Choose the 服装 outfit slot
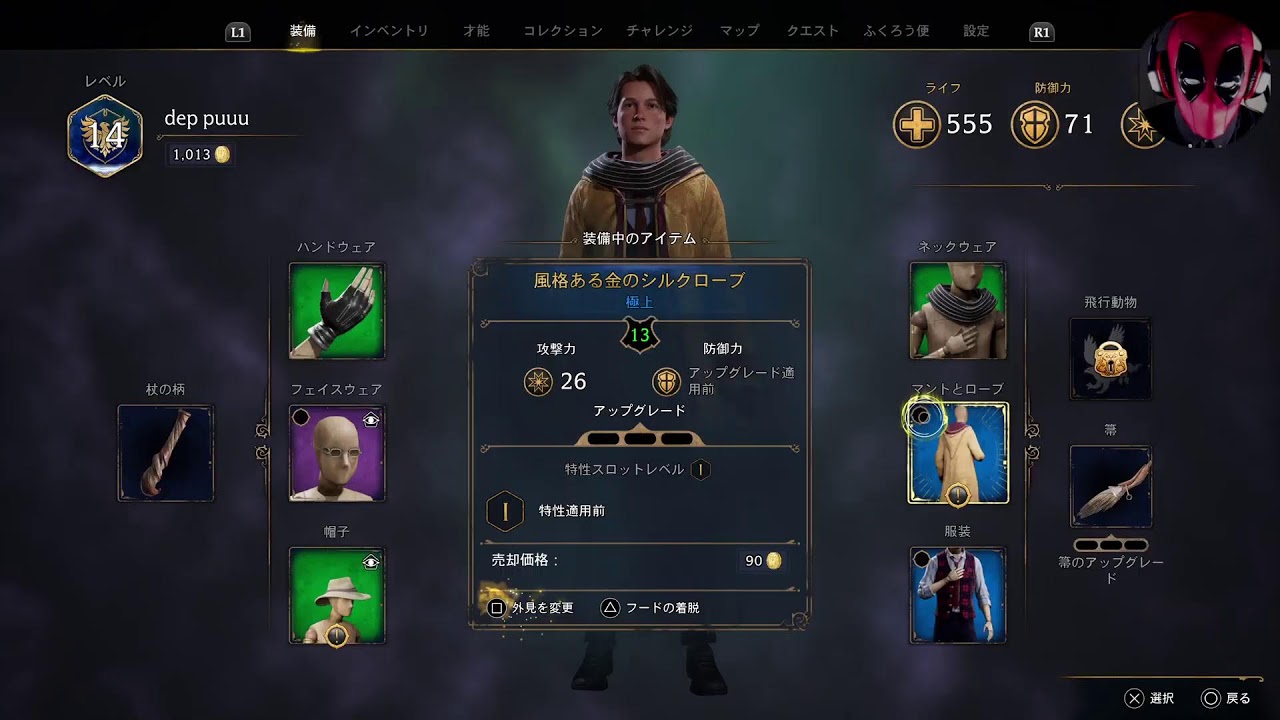Screen dimensions: 1280x720 (958, 596)
